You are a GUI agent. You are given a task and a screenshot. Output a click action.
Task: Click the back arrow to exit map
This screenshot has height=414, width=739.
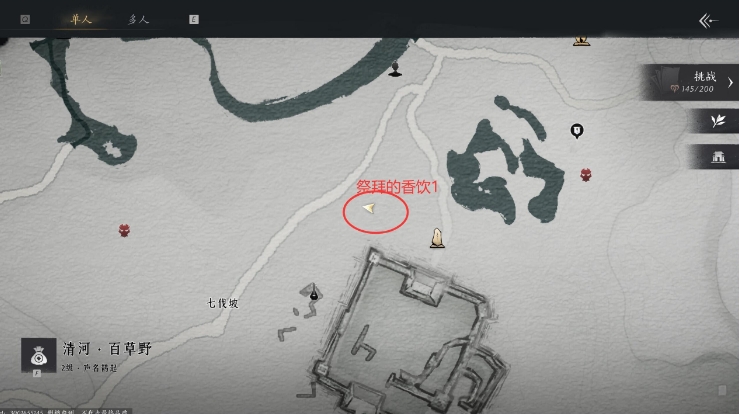708,20
